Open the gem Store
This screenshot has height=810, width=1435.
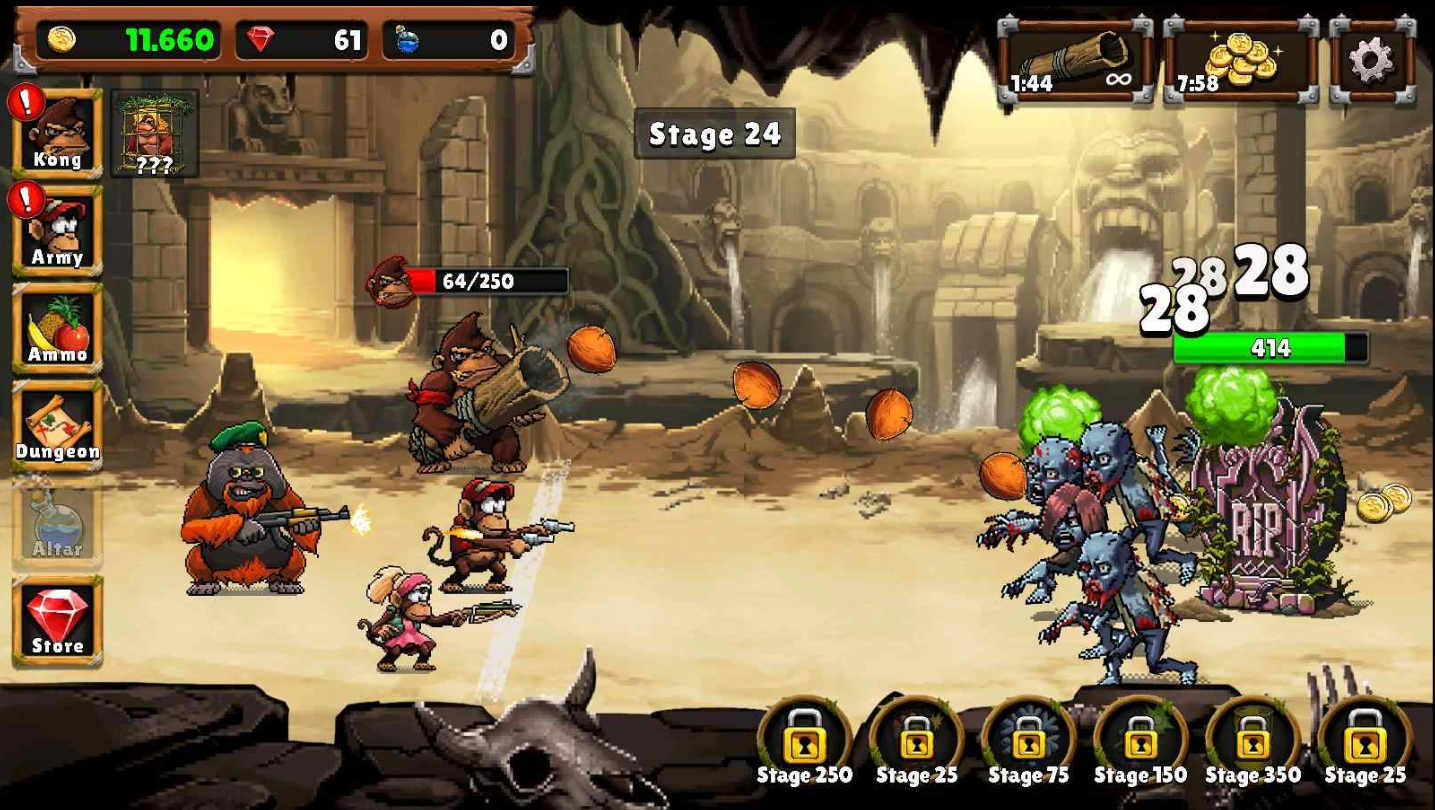57,620
